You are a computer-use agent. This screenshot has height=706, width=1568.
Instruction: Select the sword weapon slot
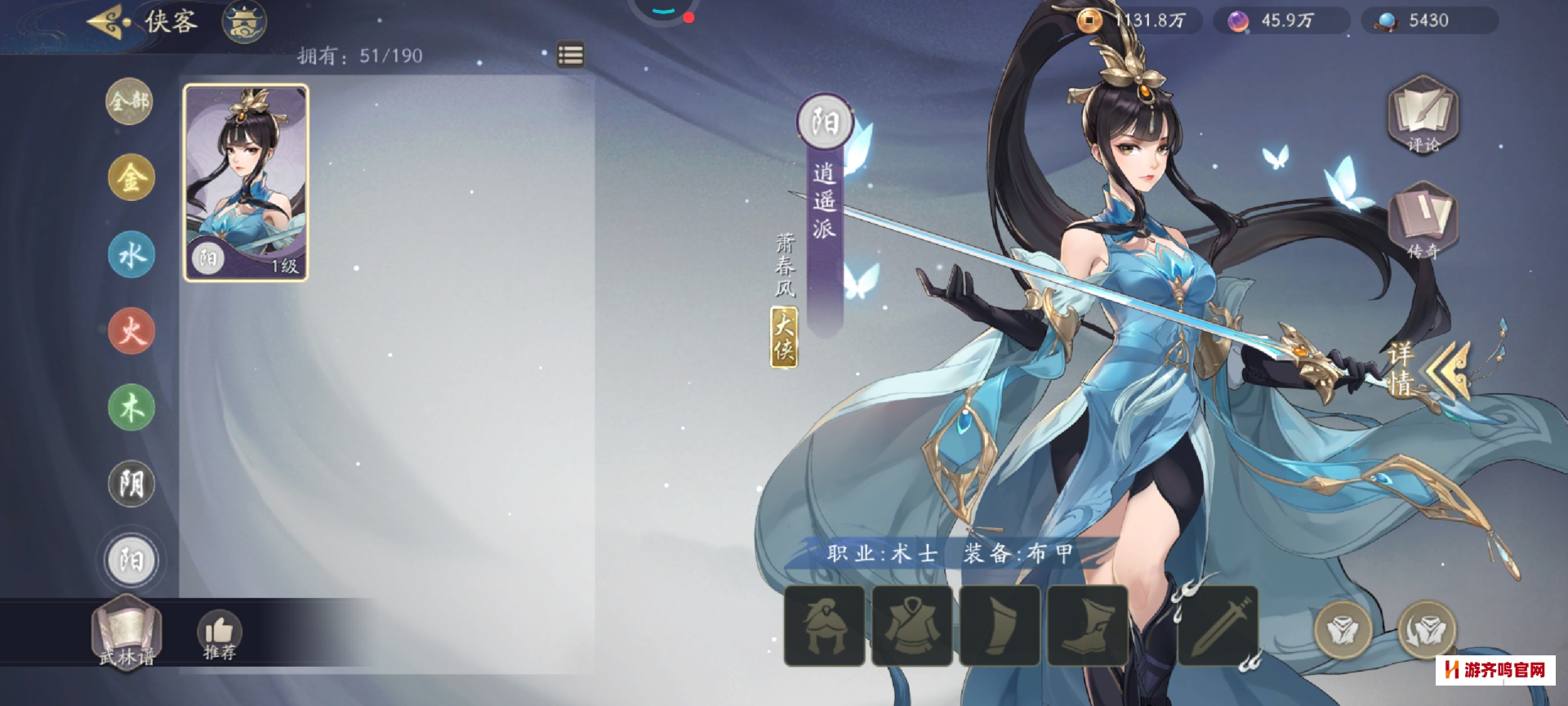pos(1218,625)
